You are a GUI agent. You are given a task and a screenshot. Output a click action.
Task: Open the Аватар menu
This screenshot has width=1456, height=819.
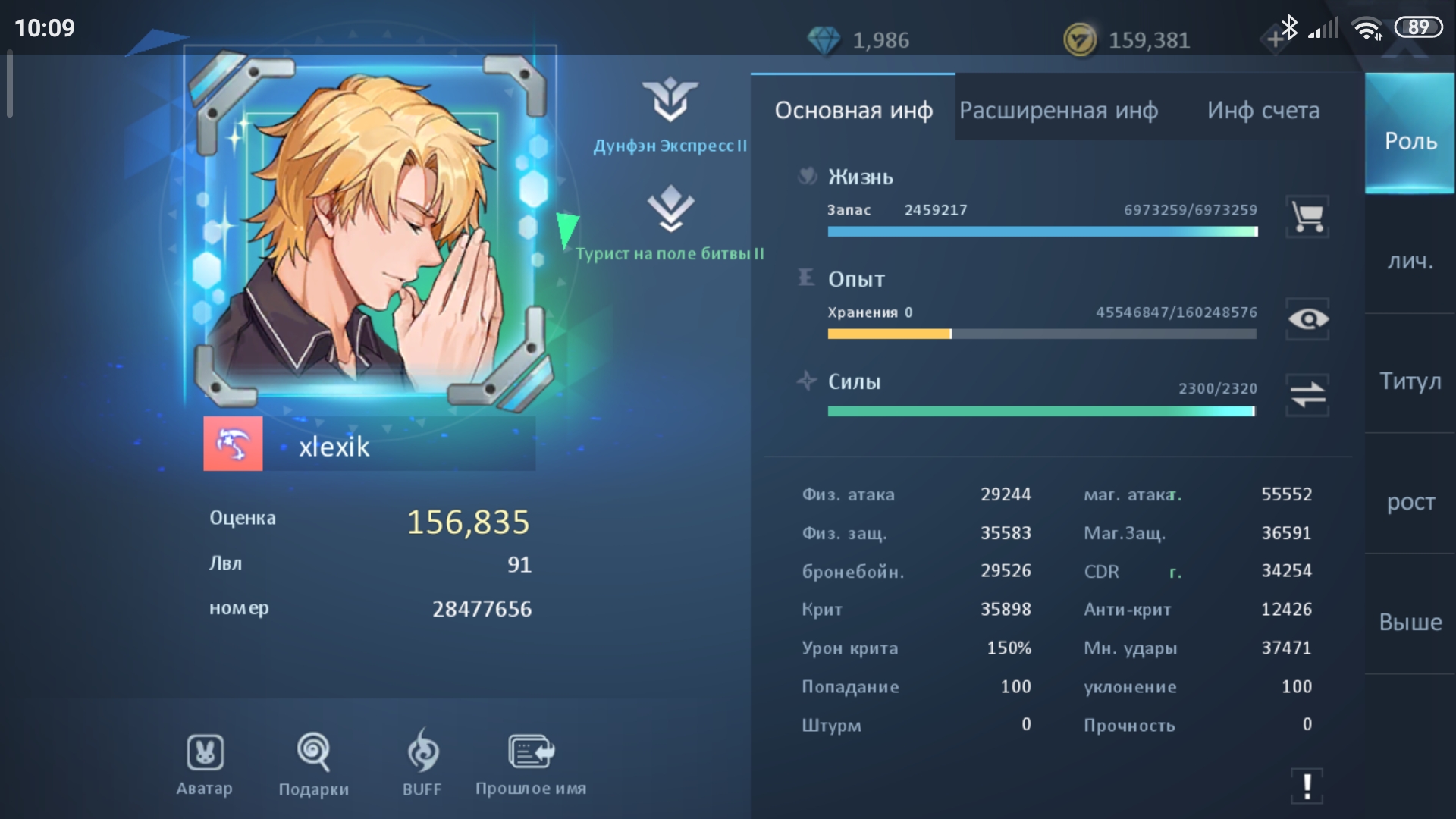coord(205,764)
